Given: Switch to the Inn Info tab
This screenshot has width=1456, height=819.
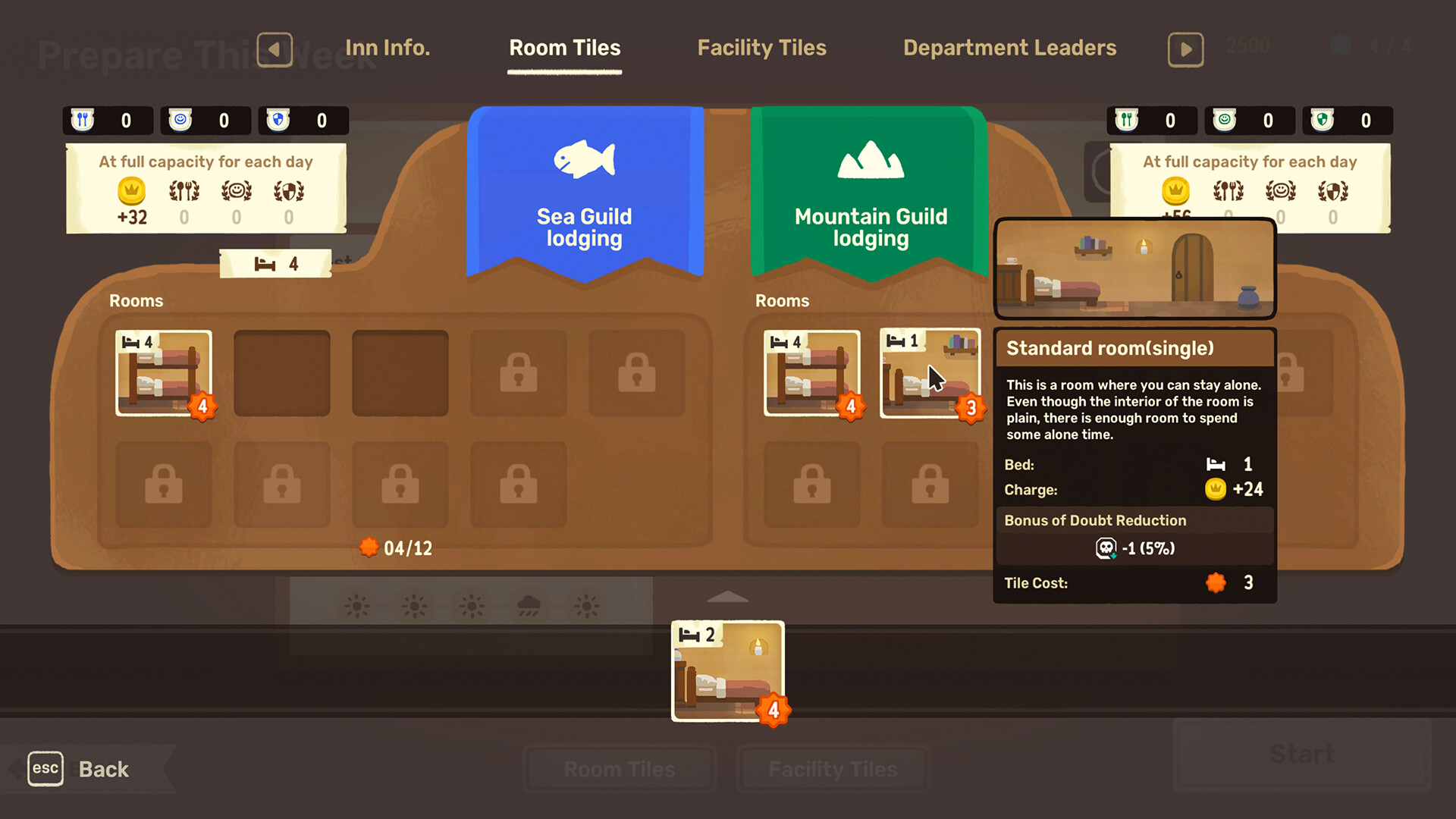Looking at the screenshot, I should click(388, 47).
